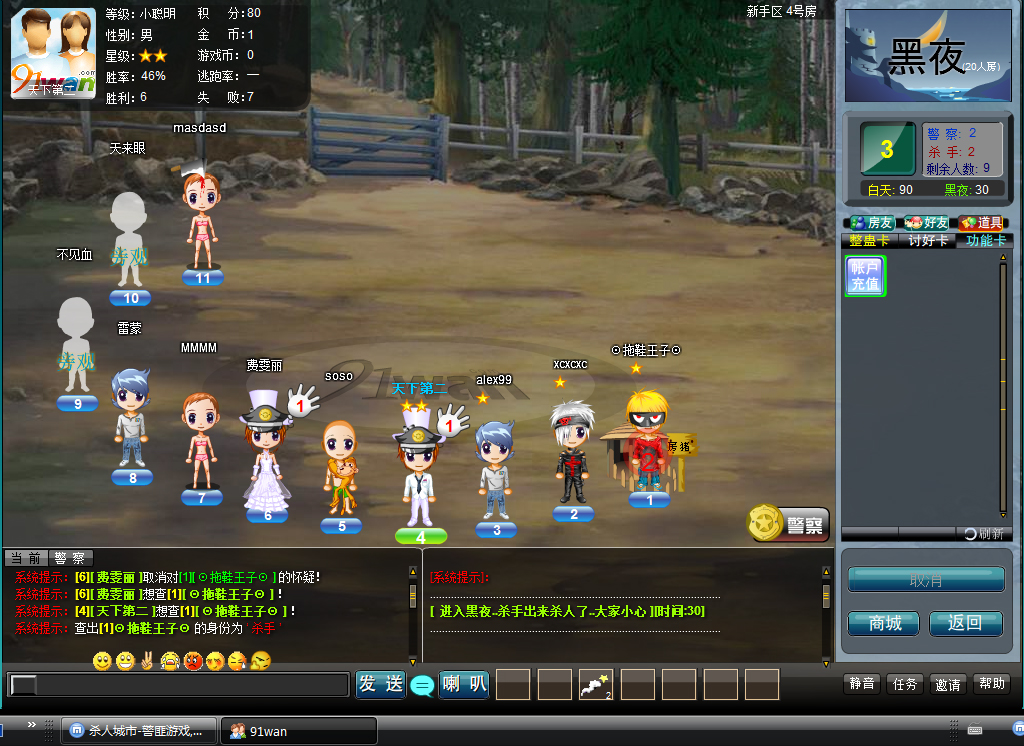1024x746 pixels.
Task: Open the 91wan taskbar window
Action: point(298,731)
